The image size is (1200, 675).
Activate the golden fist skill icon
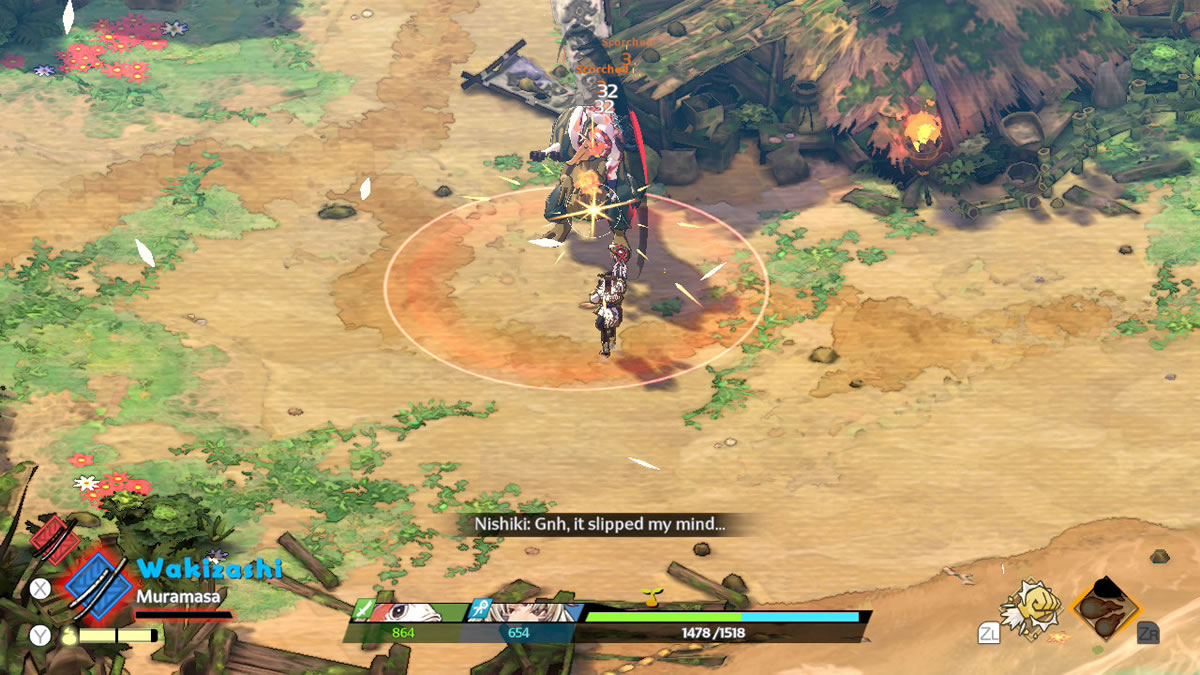click(x=1027, y=607)
